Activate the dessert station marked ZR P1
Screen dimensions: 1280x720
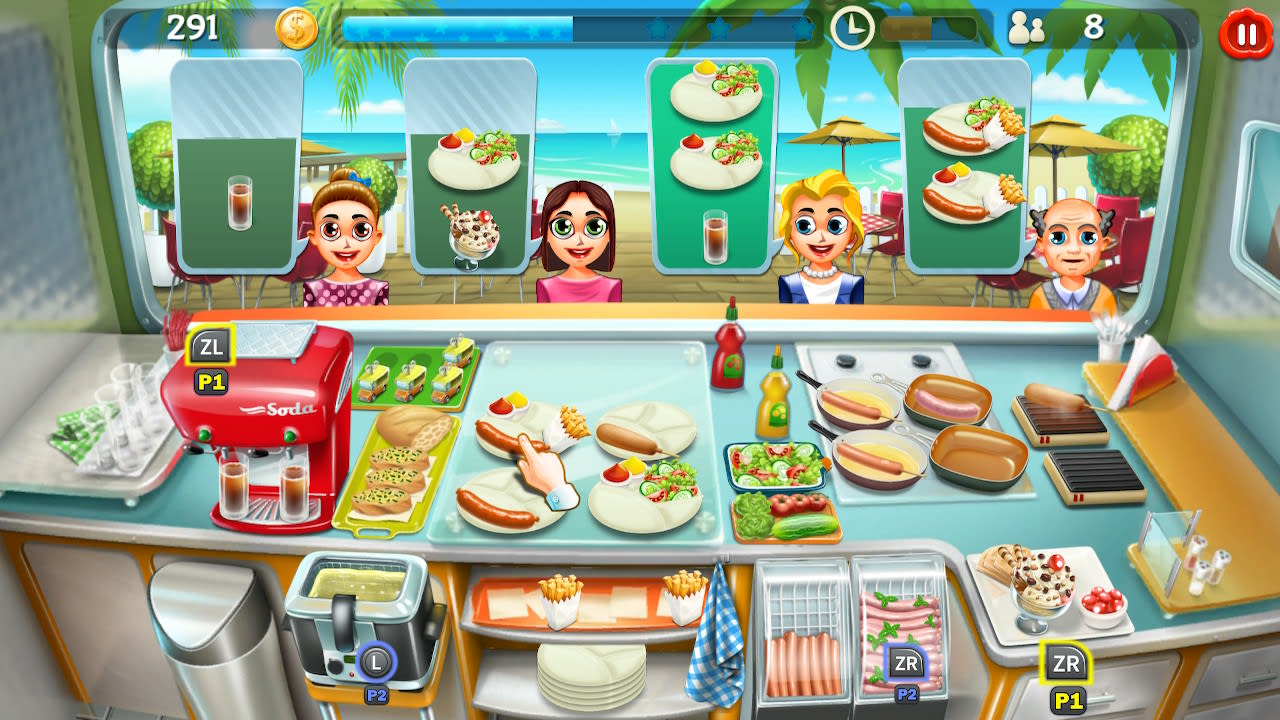coord(1068,660)
